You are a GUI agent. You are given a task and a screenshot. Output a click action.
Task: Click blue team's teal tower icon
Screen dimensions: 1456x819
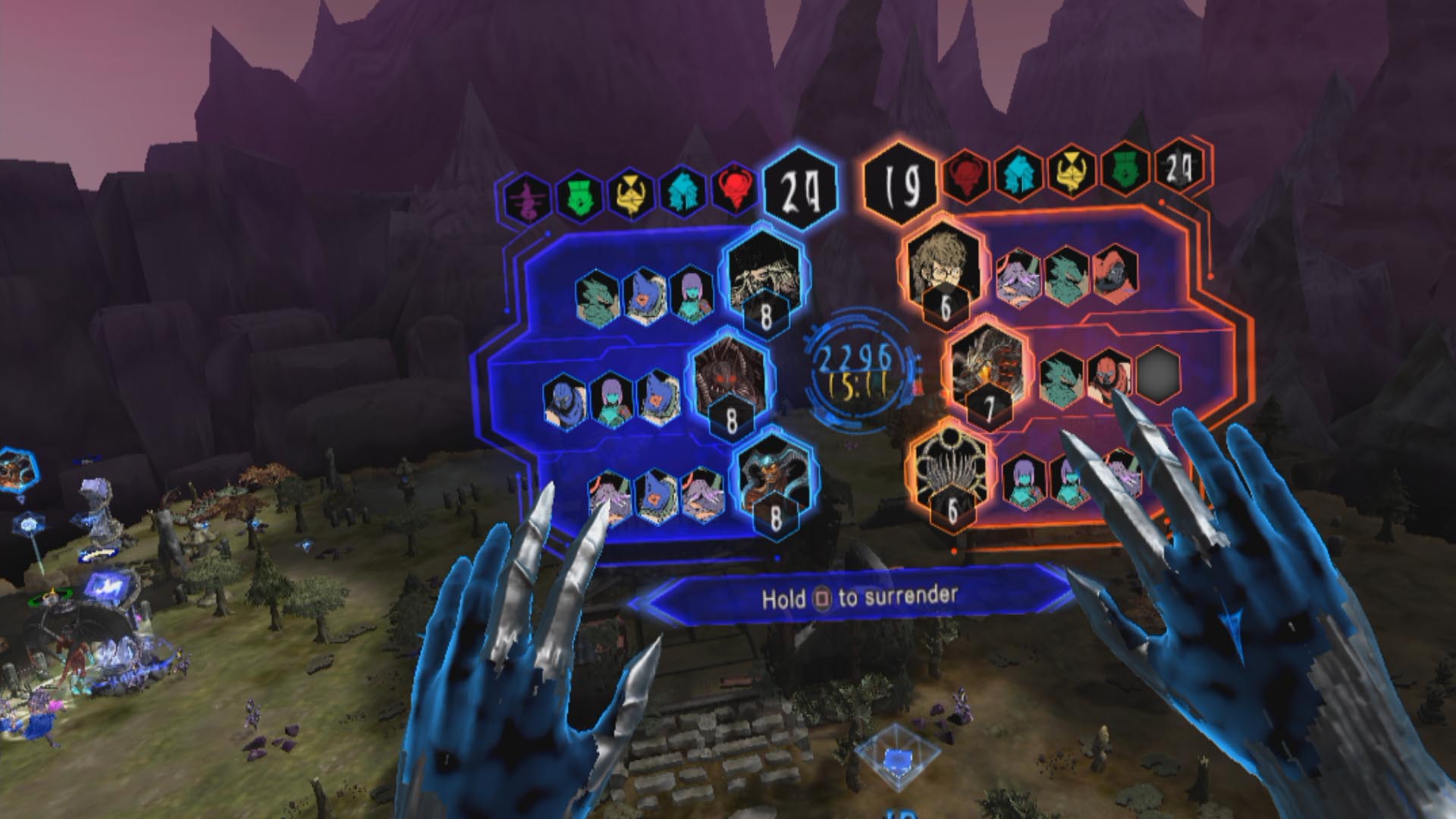[x=682, y=193]
